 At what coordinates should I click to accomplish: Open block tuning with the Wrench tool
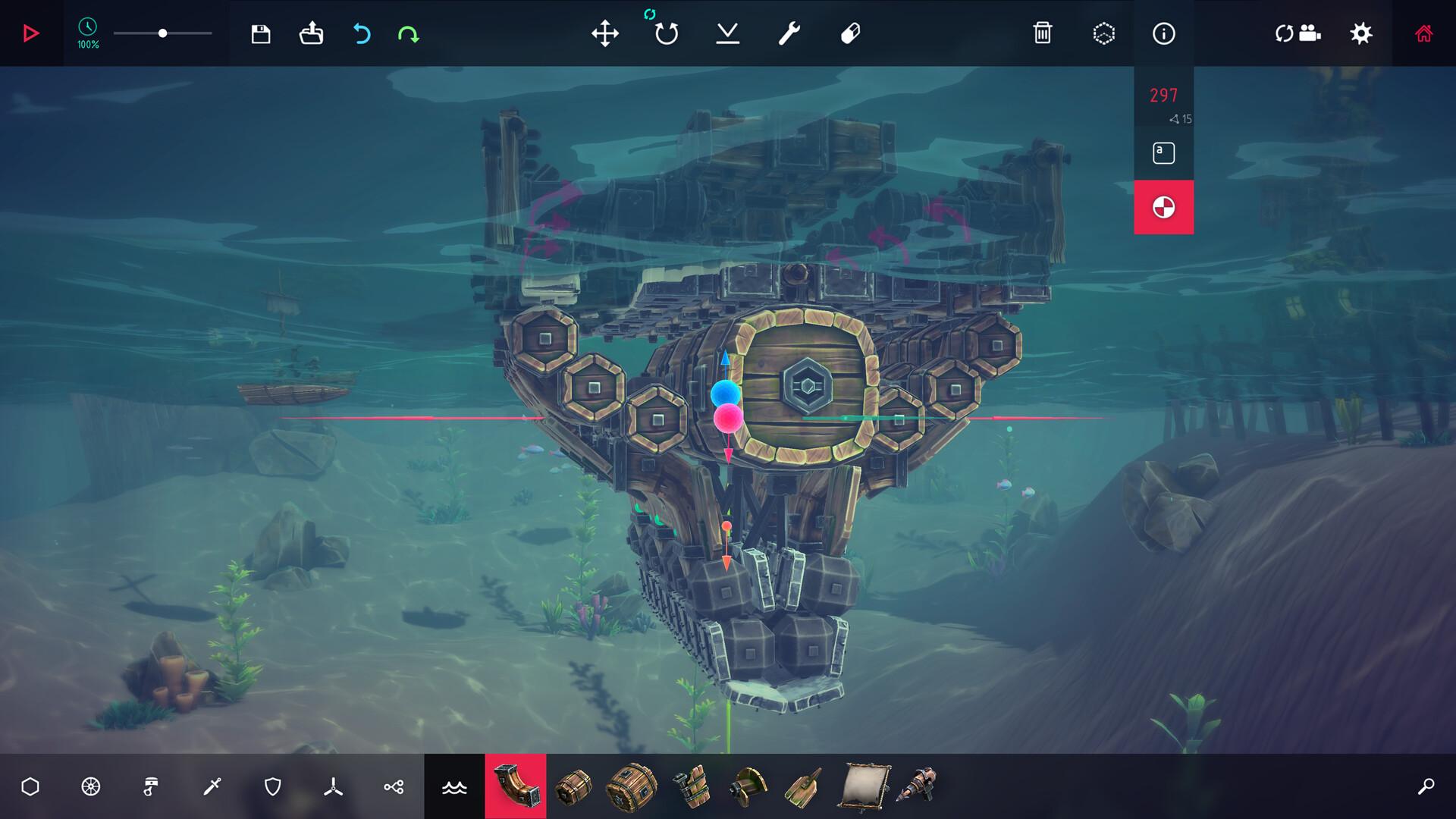tap(787, 33)
